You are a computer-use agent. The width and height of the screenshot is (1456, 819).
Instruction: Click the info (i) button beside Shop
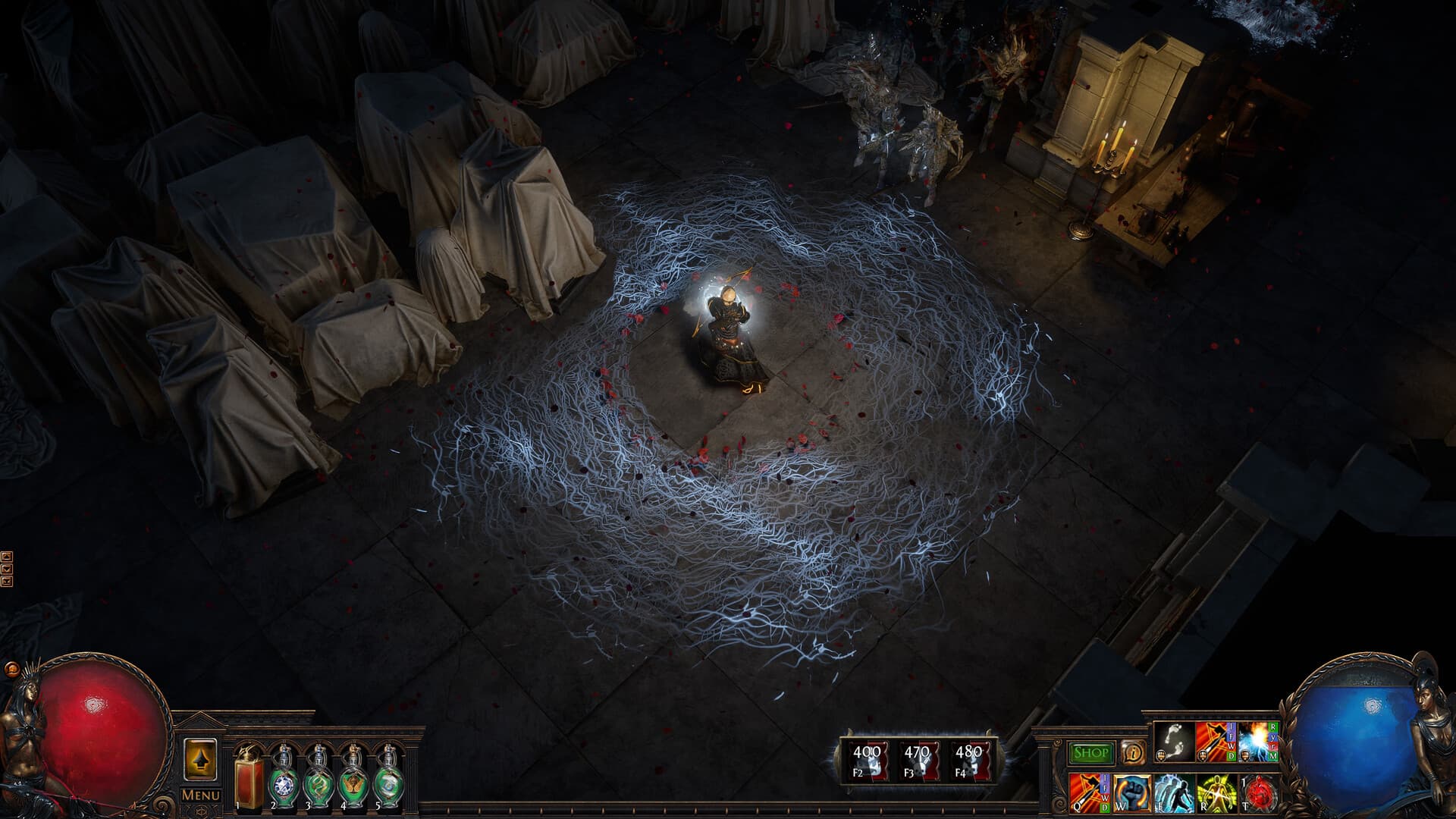[1133, 753]
